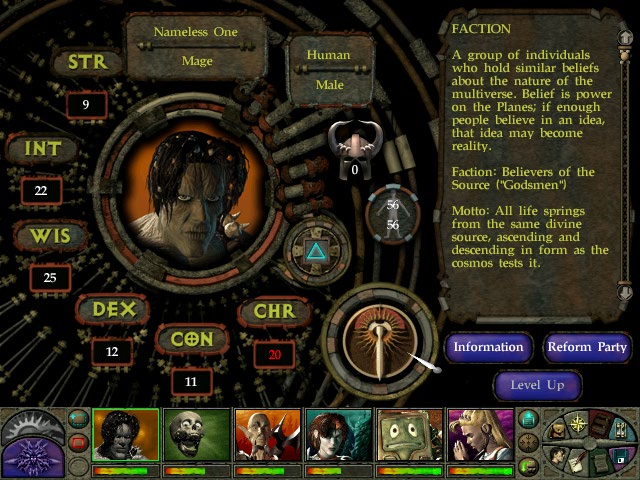This screenshot has height=480, width=640.
Task: Show the Strength stat description
Action: click(x=87, y=63)
